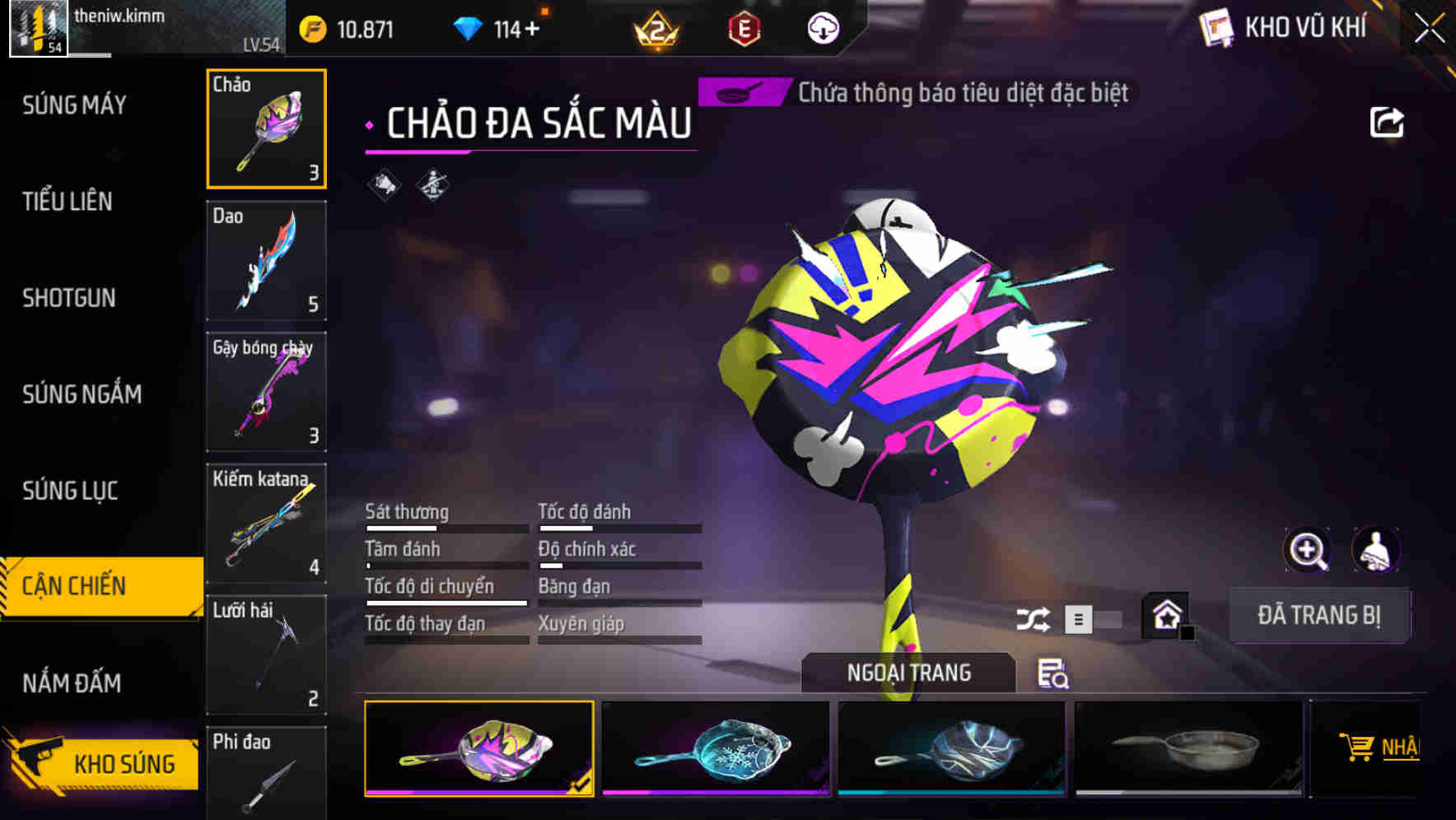
Task: Click the cloud download icon in top bar
Action: click(823, 27)
